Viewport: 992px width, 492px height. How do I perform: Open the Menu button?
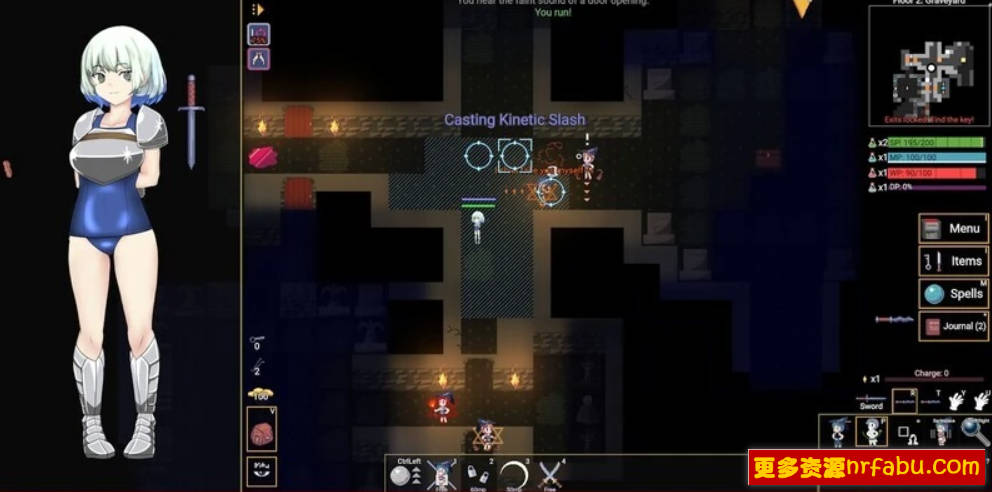click(x=953, y=228)
